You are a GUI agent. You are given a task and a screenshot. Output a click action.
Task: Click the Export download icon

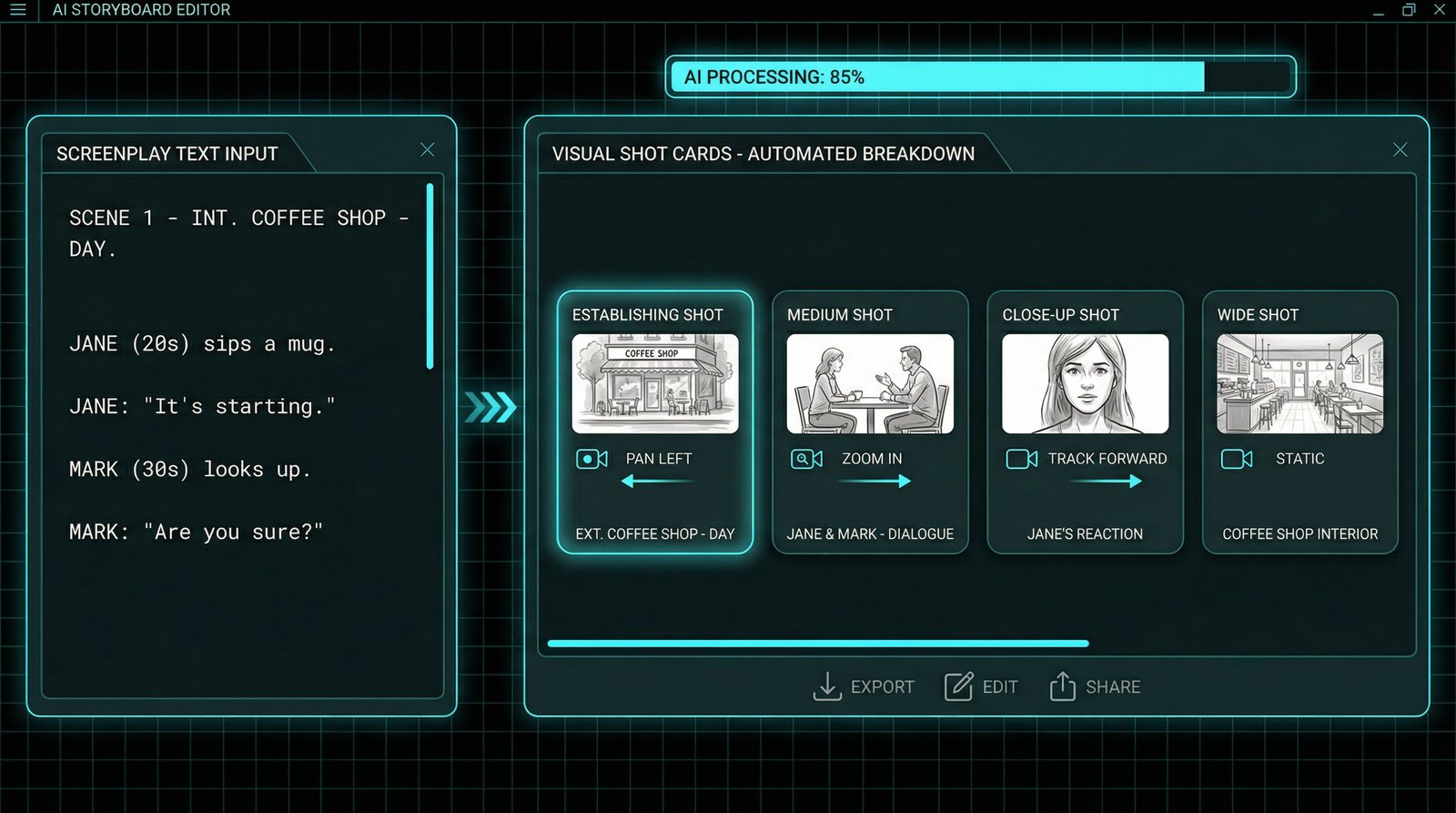click(x=827, y=686)
